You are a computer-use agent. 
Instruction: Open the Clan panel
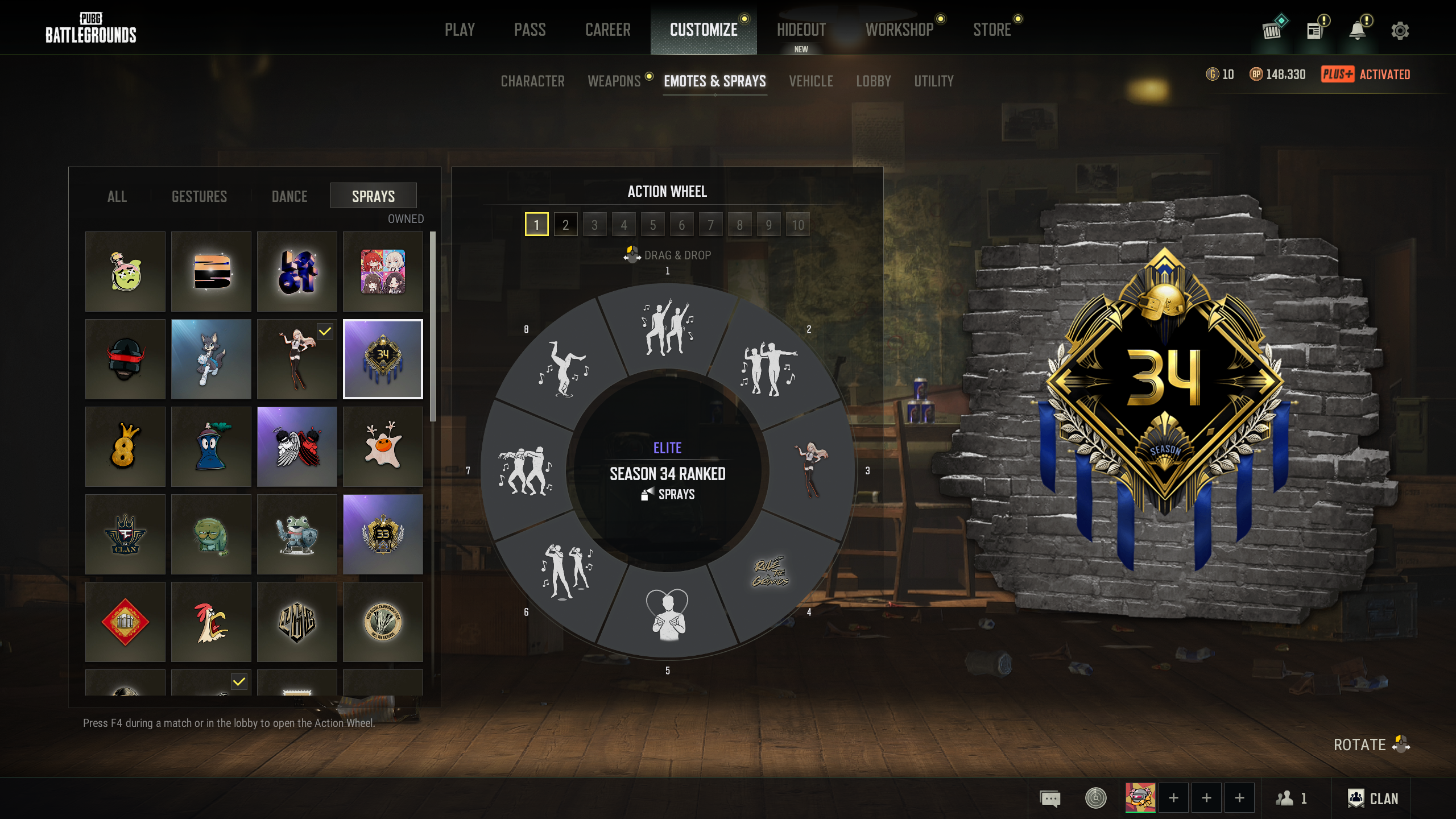(x=1372, y=799)
